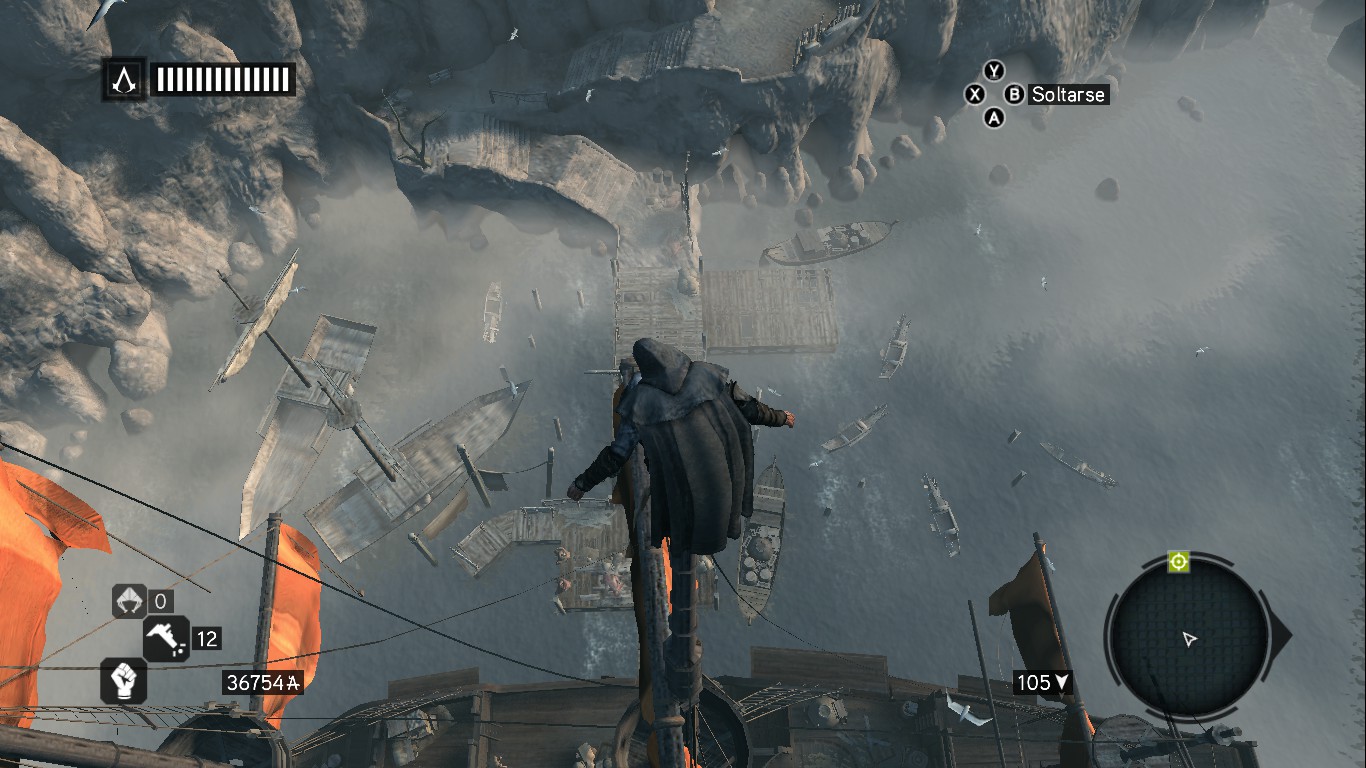Click the segmented health bar at top left

(x=222, y=78)
